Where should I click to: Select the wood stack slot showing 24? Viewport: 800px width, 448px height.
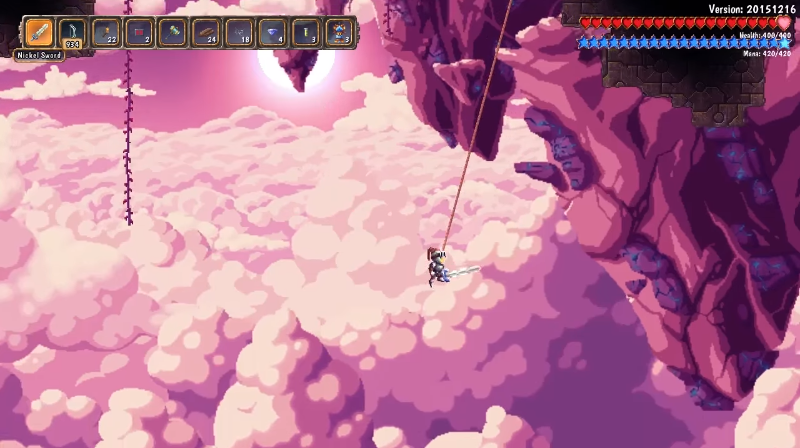(206, 32)
